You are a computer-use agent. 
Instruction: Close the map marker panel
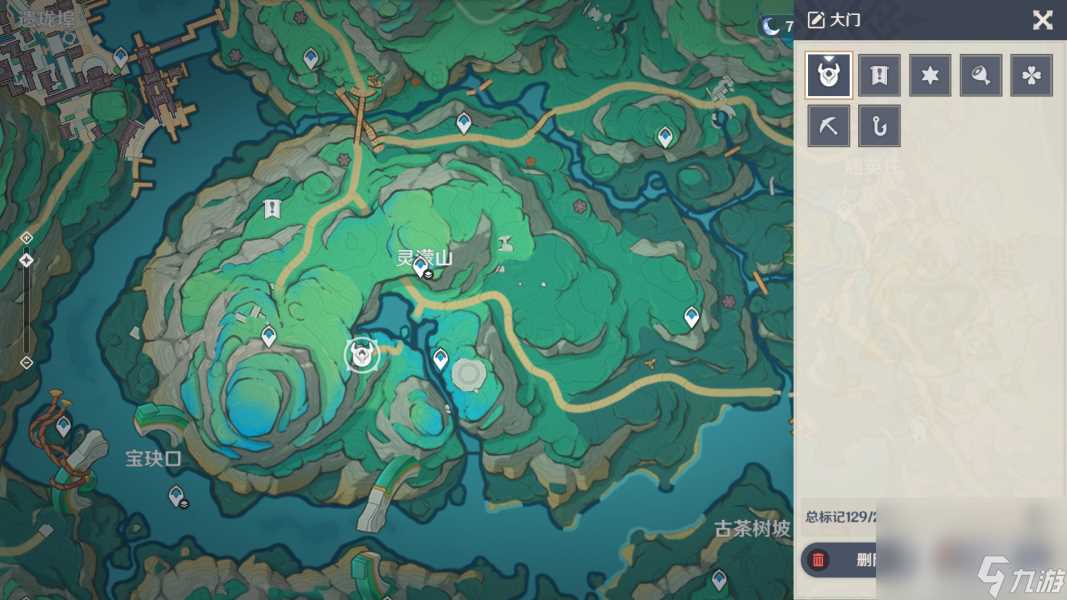click(x=1042, y=20)
